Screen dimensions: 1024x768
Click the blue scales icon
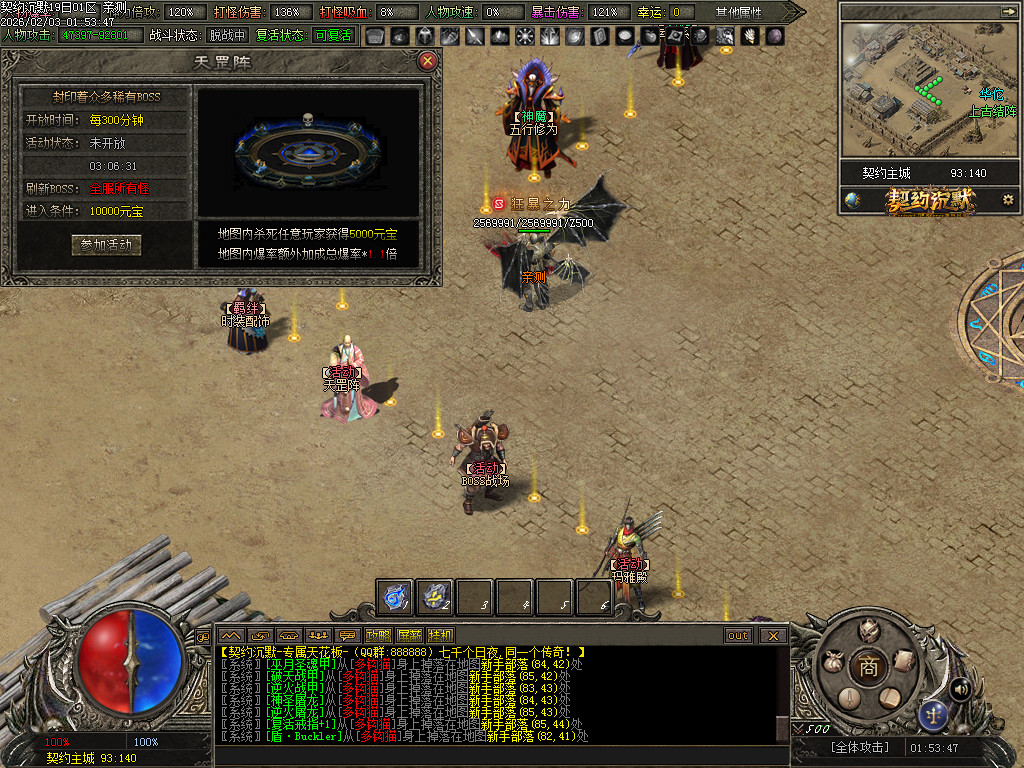tap(933, 714)
